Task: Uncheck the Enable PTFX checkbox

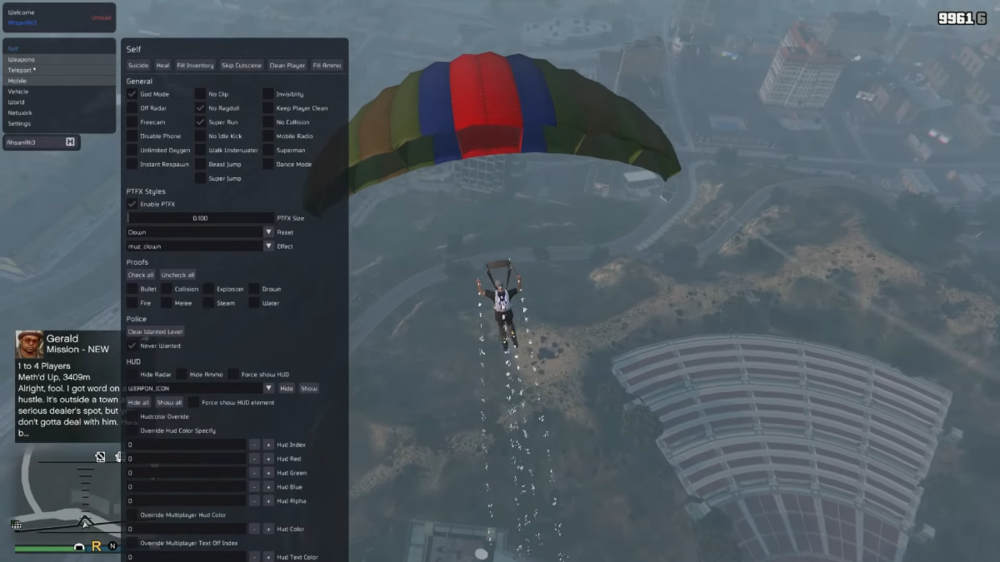Action: [x=132, y=204]
